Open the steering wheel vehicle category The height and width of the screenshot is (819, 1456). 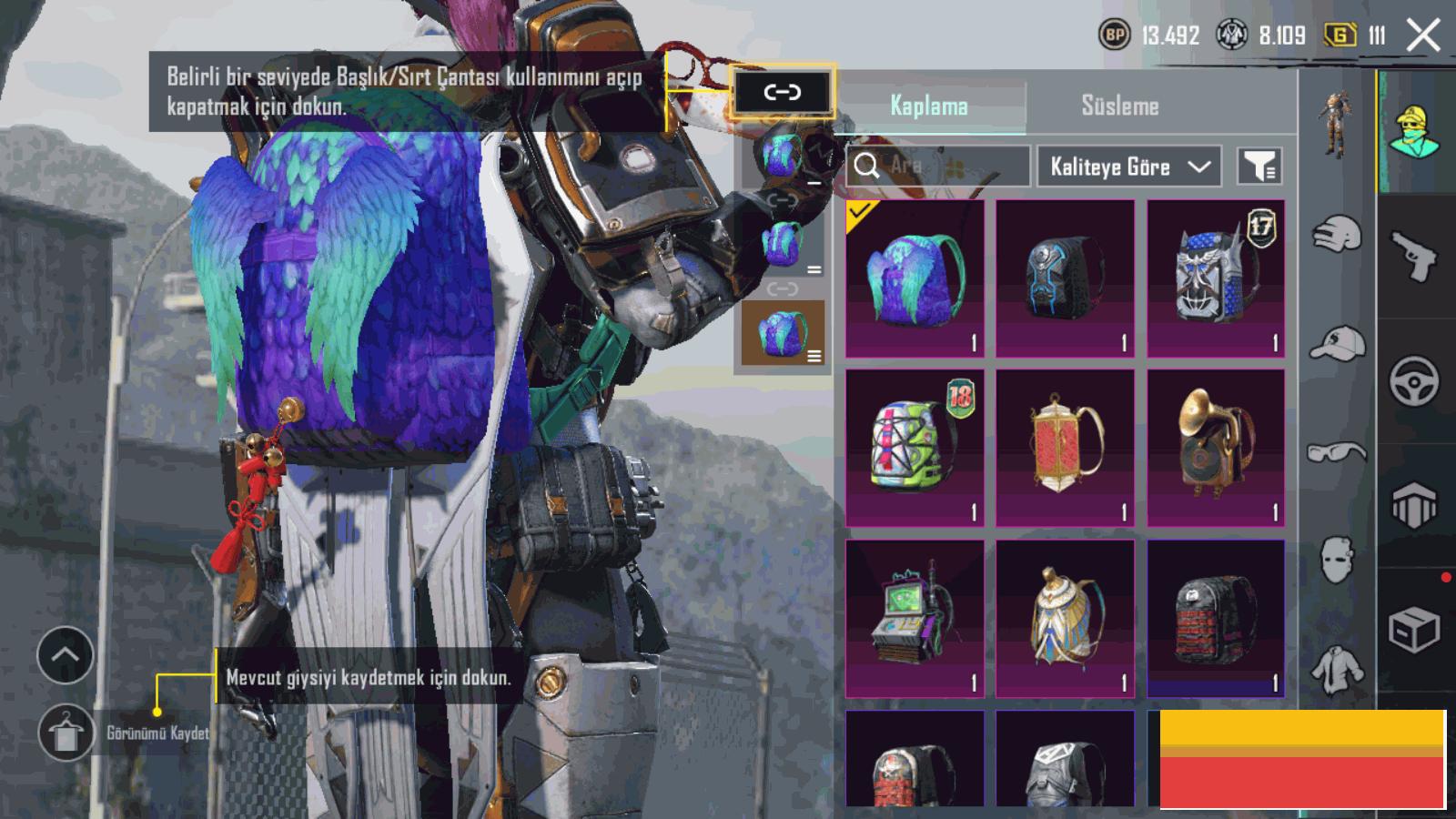tap(1414, 380)
